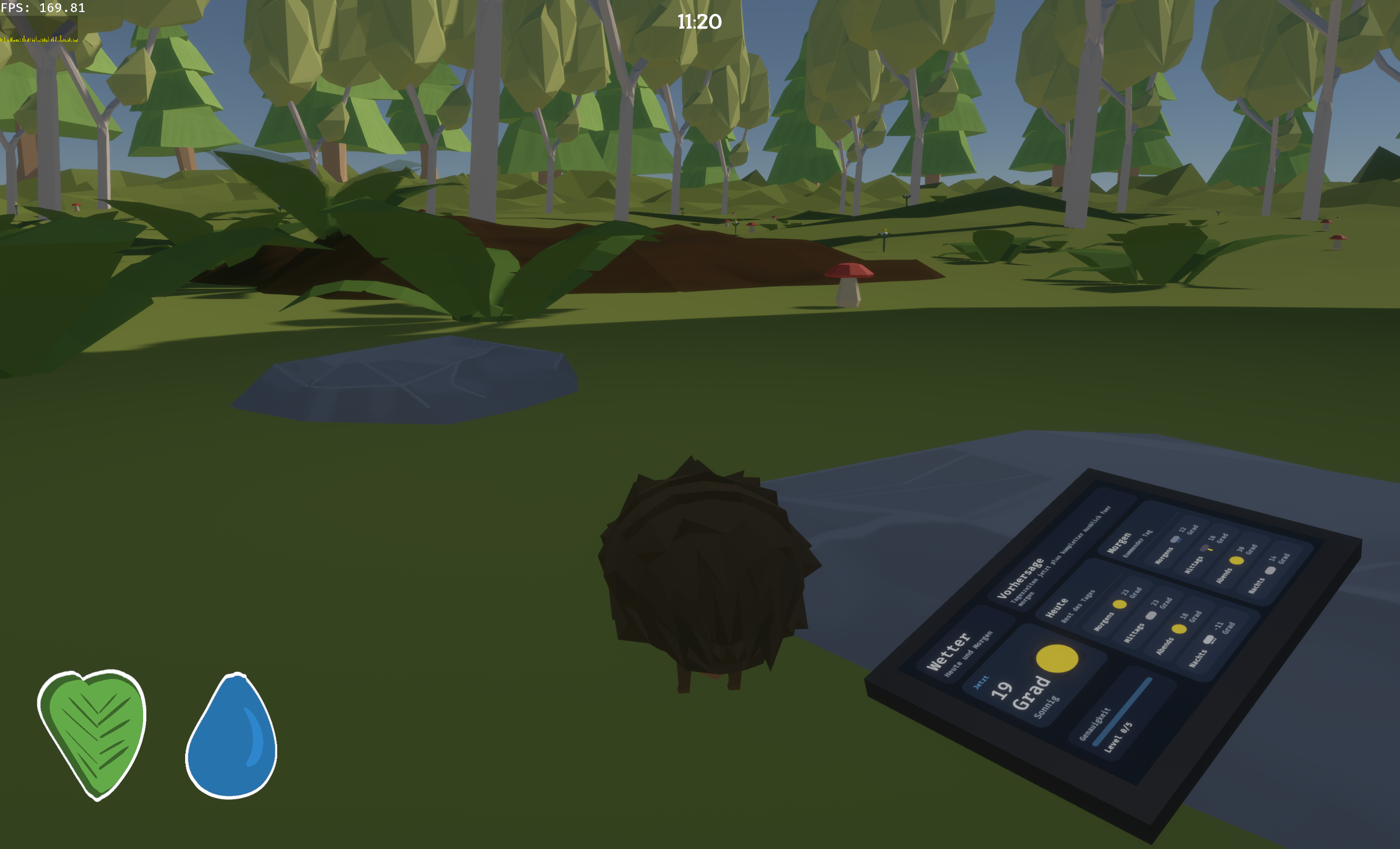
Task: Click the FPS counter in the corner
Action: coord(43,8)
